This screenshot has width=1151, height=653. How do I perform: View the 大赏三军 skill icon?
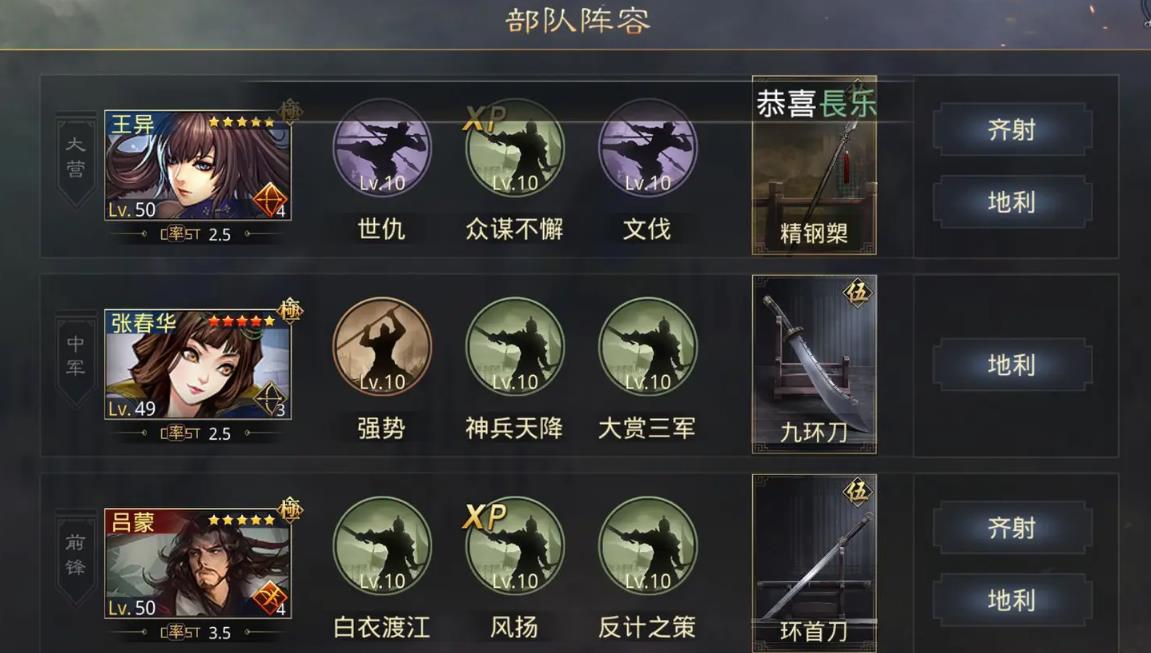click(647, 347)
